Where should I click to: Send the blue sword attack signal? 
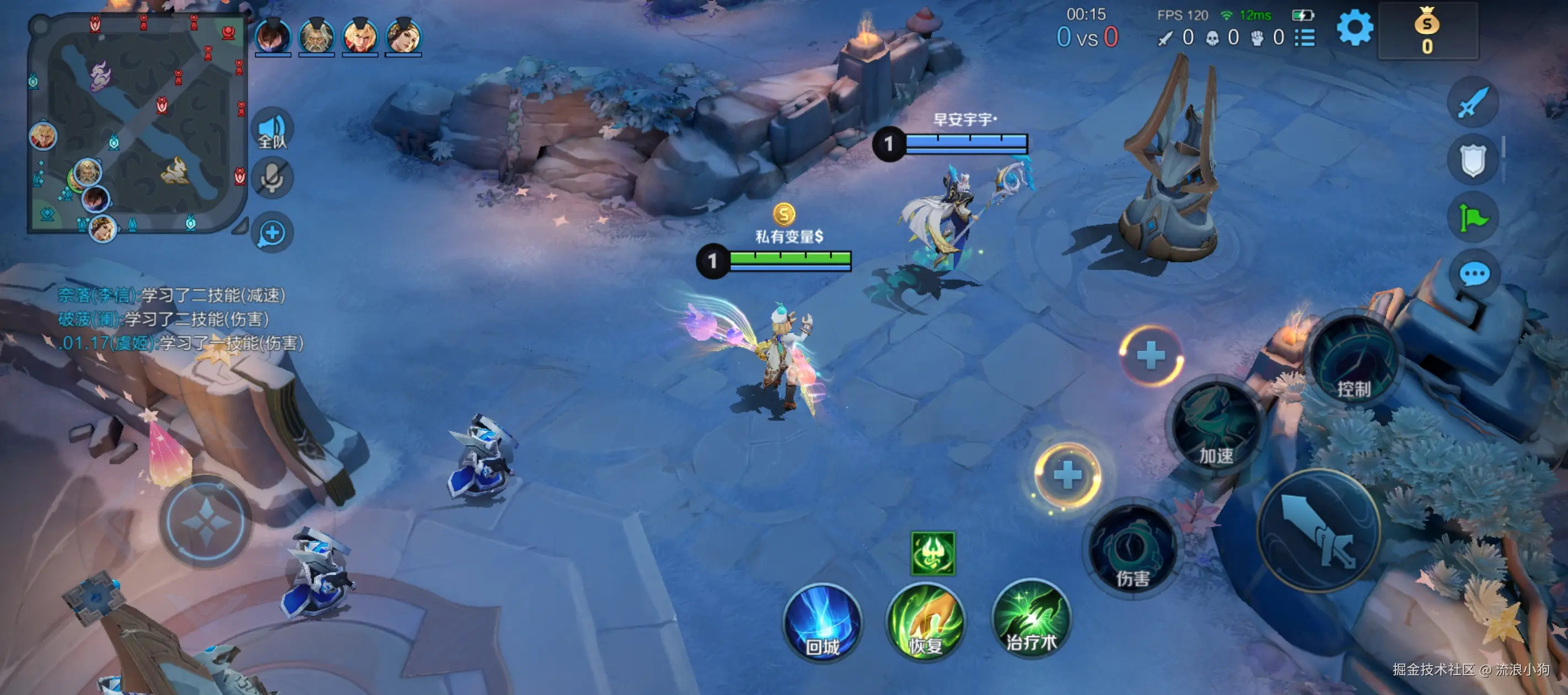coord(1473,103)
